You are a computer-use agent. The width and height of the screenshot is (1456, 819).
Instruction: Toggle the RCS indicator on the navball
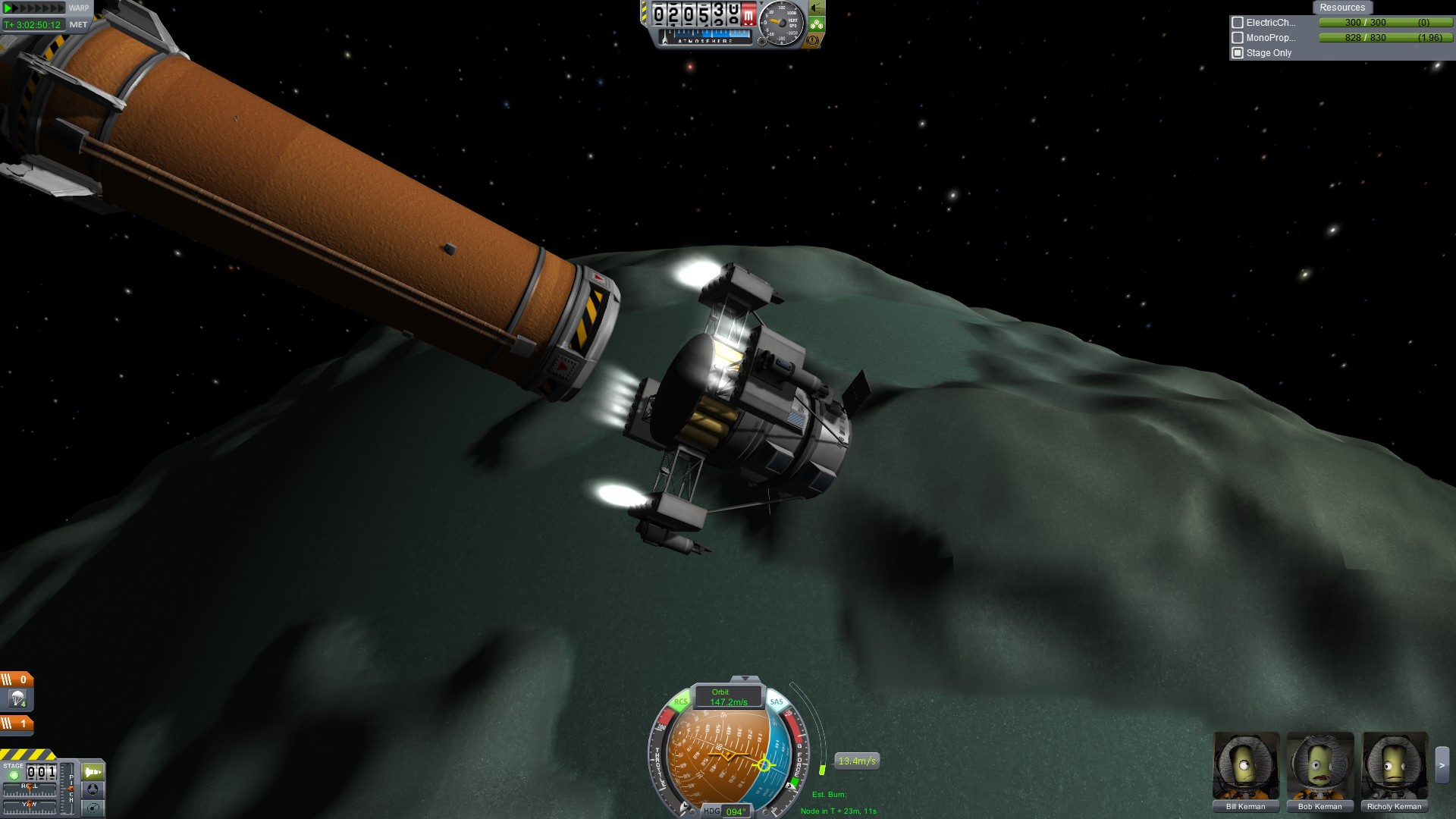(x=681, y=702)
